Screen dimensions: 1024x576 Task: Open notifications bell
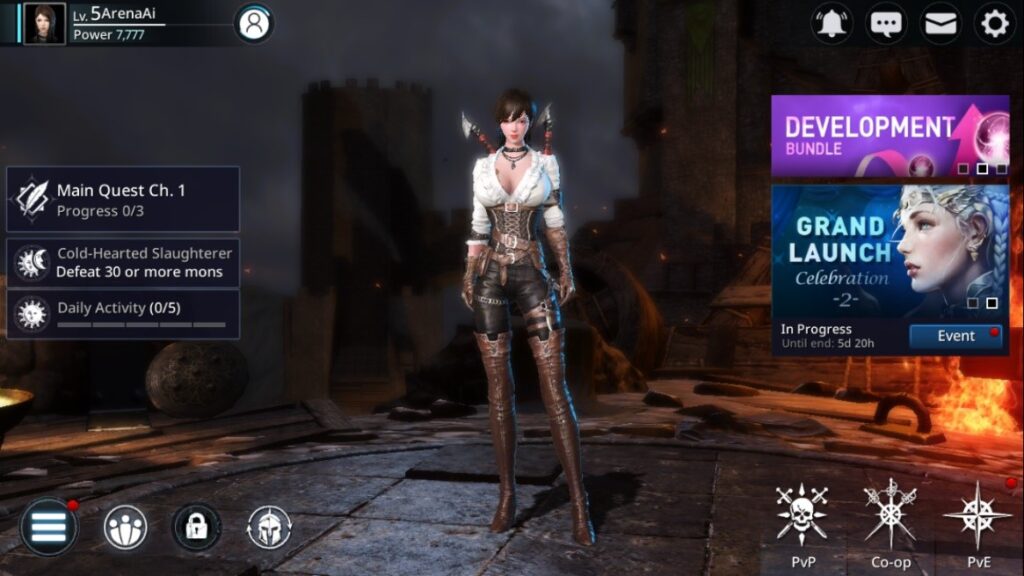point(831,24)
